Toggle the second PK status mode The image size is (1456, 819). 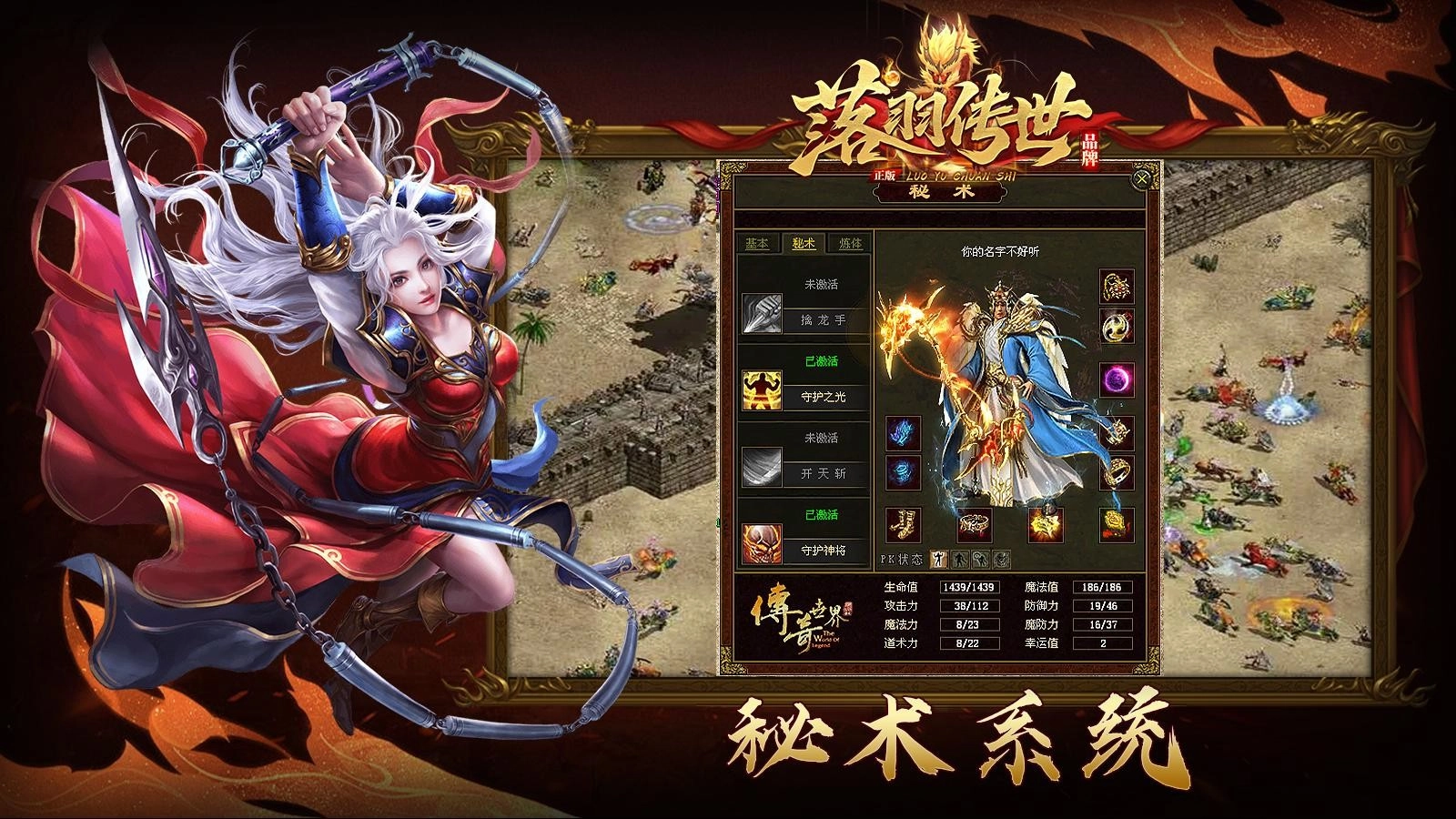961,559
